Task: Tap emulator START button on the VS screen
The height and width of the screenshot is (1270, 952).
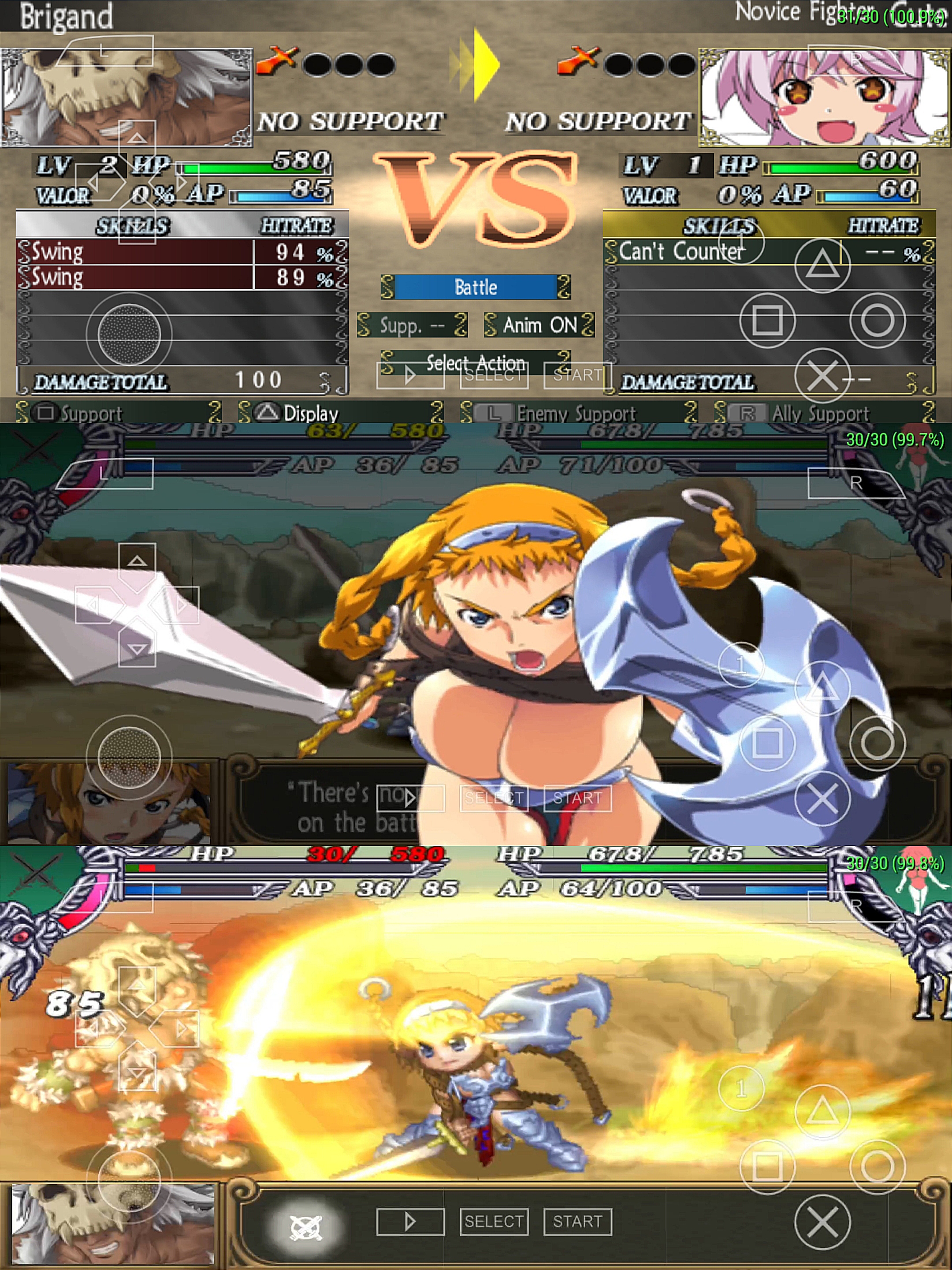Action: point(577,376)
